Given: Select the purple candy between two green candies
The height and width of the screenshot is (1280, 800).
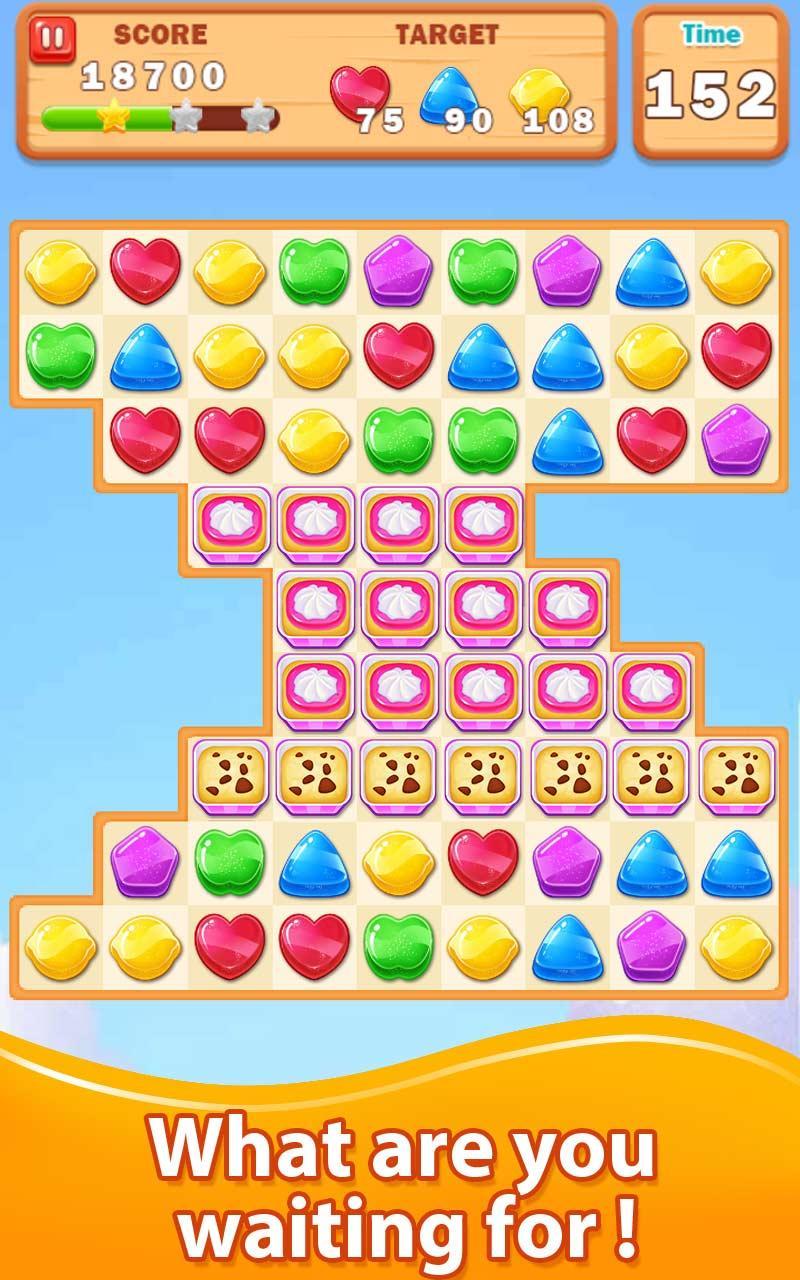Looking at the screenshot, I should point(399,271).
